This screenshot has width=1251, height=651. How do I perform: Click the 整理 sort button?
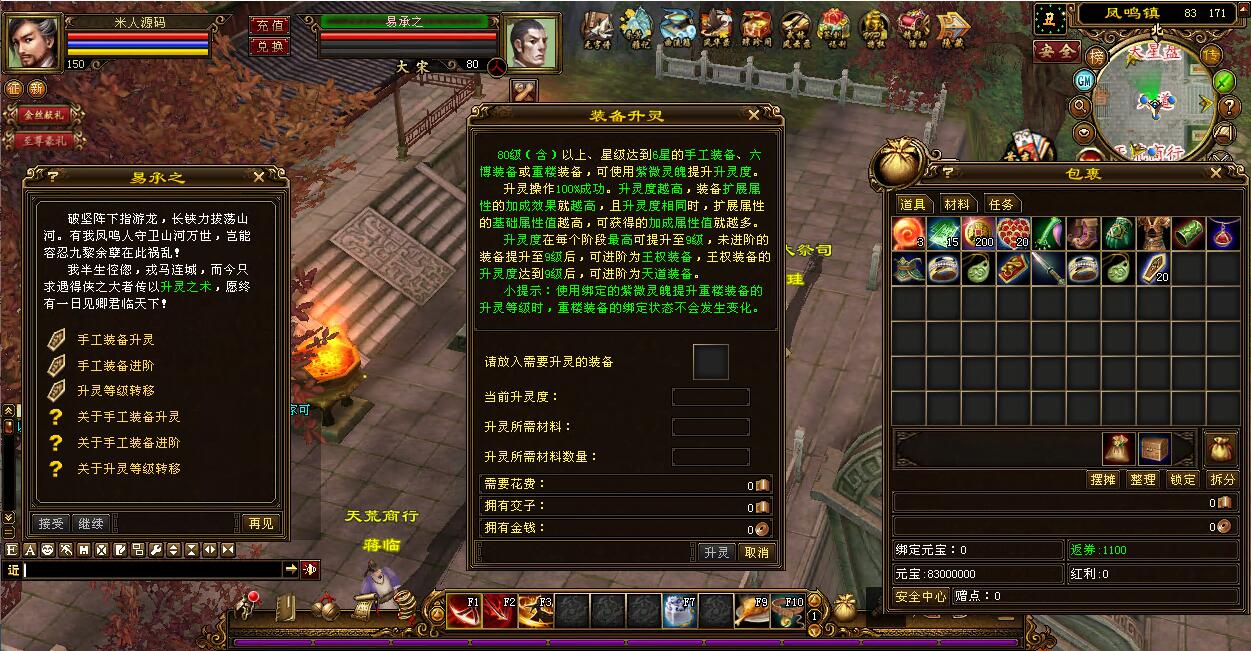point(1143,480)
